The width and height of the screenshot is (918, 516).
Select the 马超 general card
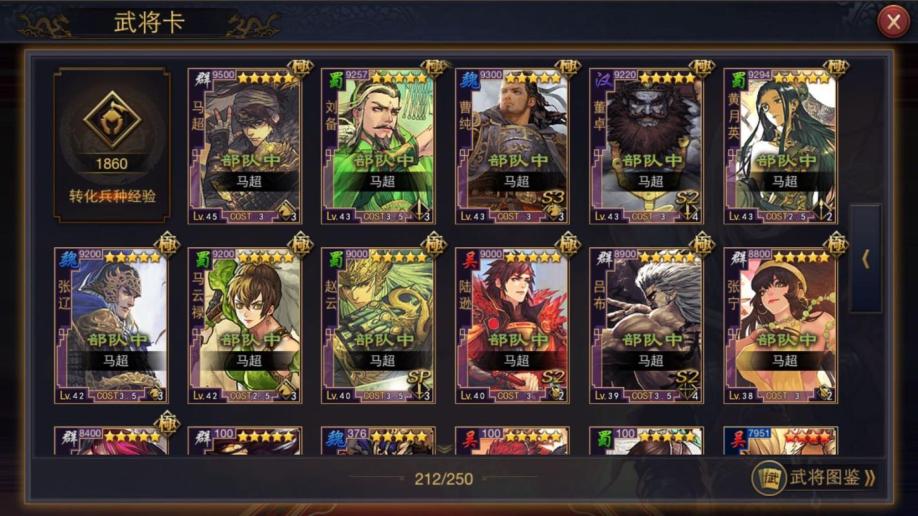tap(245, 145)
